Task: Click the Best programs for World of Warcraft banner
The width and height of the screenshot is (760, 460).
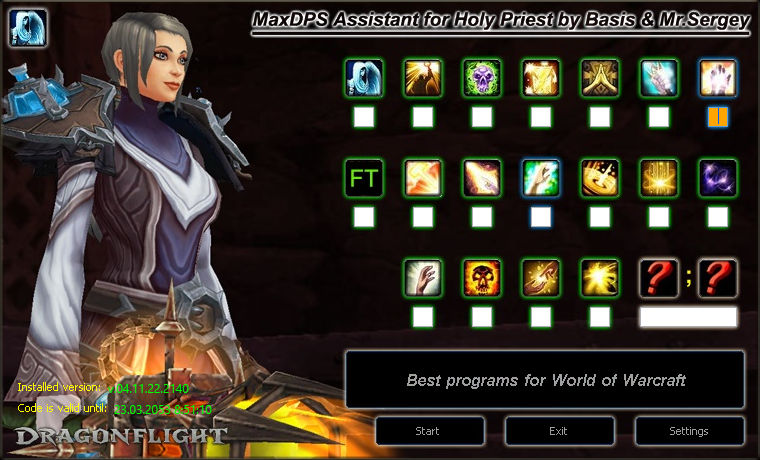Action: (545, 380)
